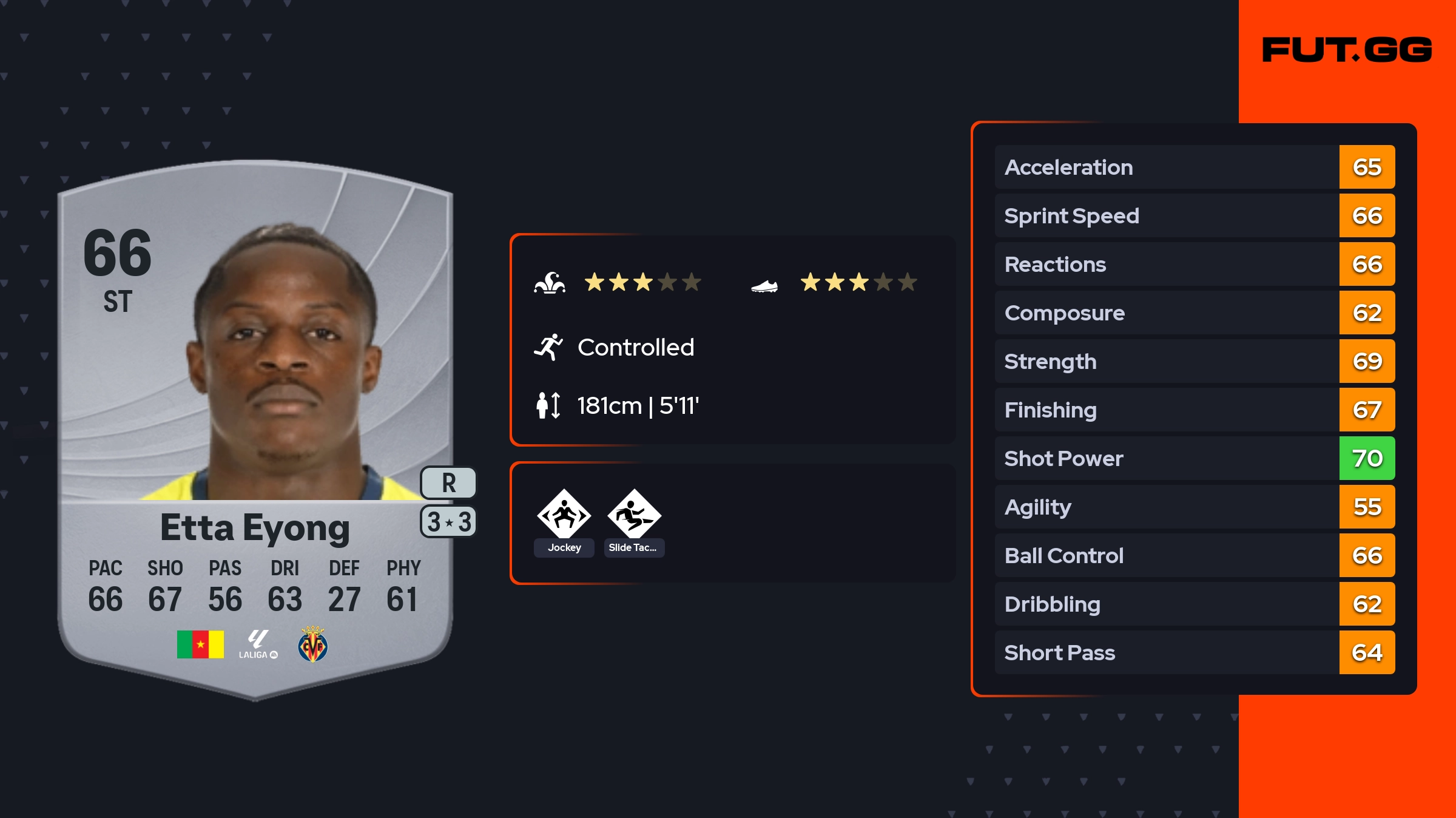Open the FUT.GG logo
This screenshot has height=818, width=1456.
pos(1347,50)
